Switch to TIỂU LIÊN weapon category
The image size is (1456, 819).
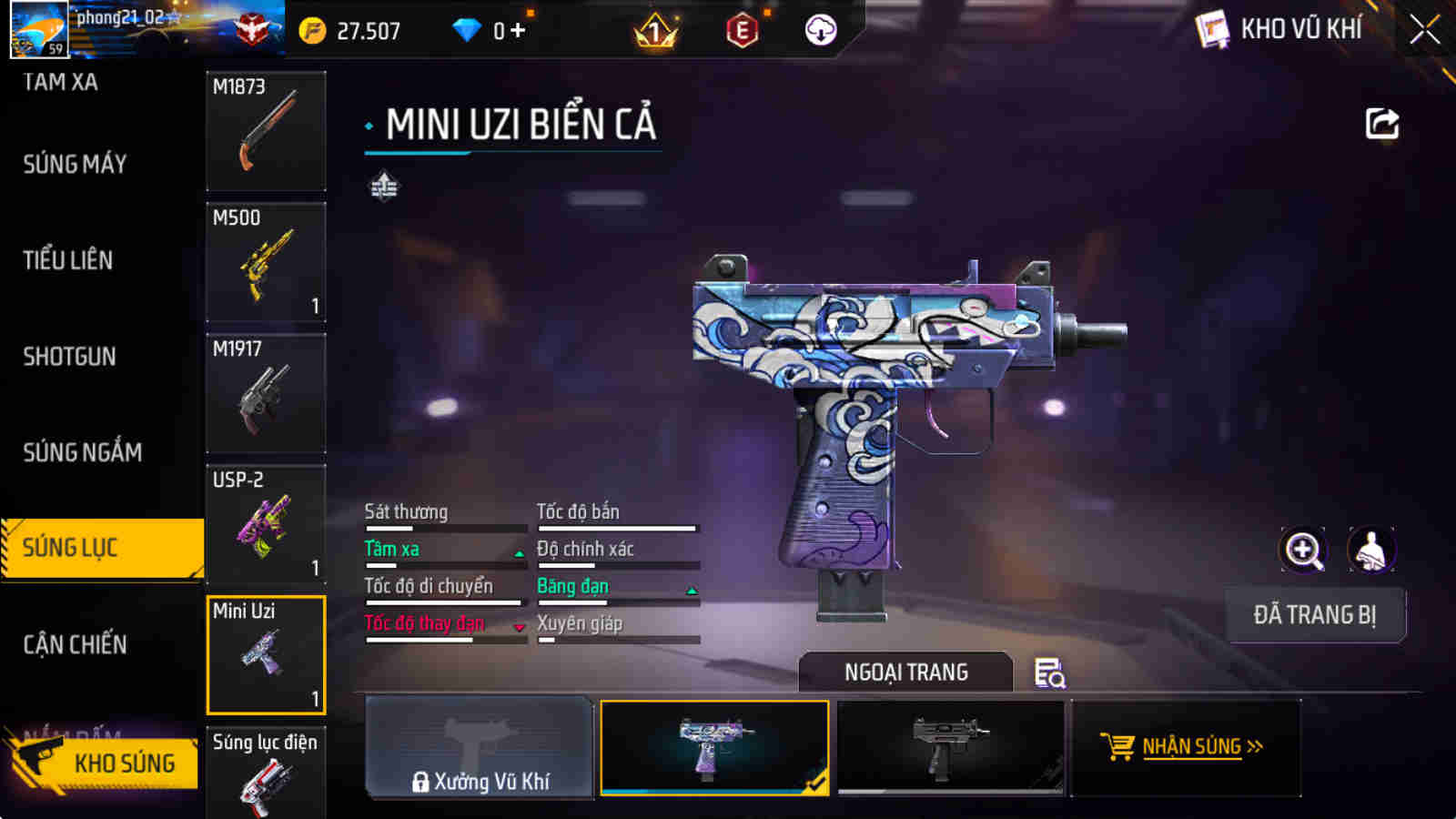68,260
